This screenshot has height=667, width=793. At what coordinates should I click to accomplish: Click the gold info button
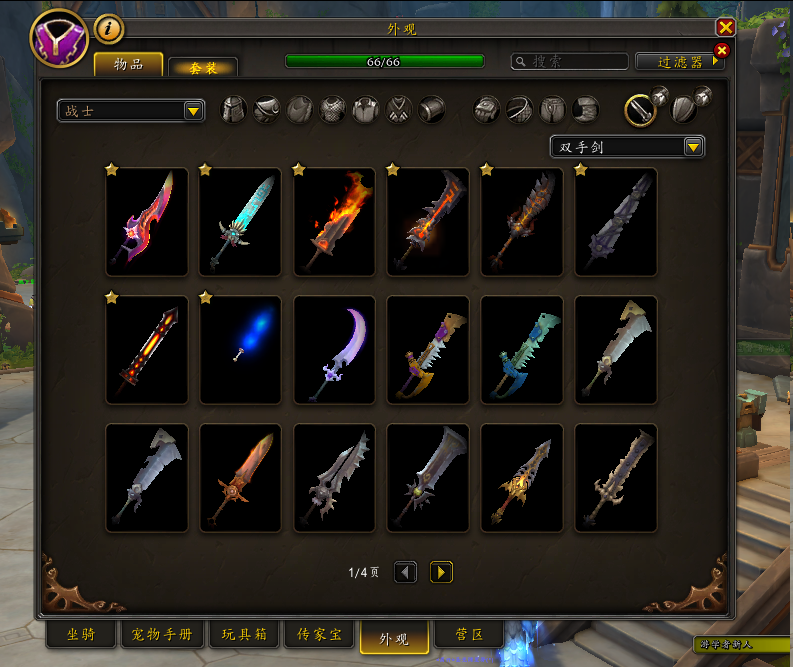pos(108,29)
